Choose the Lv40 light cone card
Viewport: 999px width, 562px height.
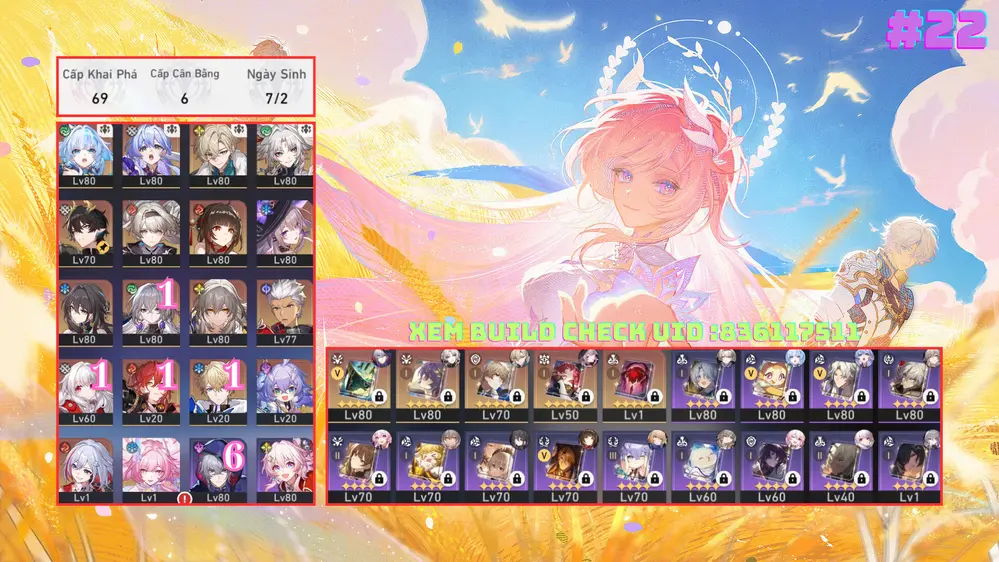tap(840, 465)
